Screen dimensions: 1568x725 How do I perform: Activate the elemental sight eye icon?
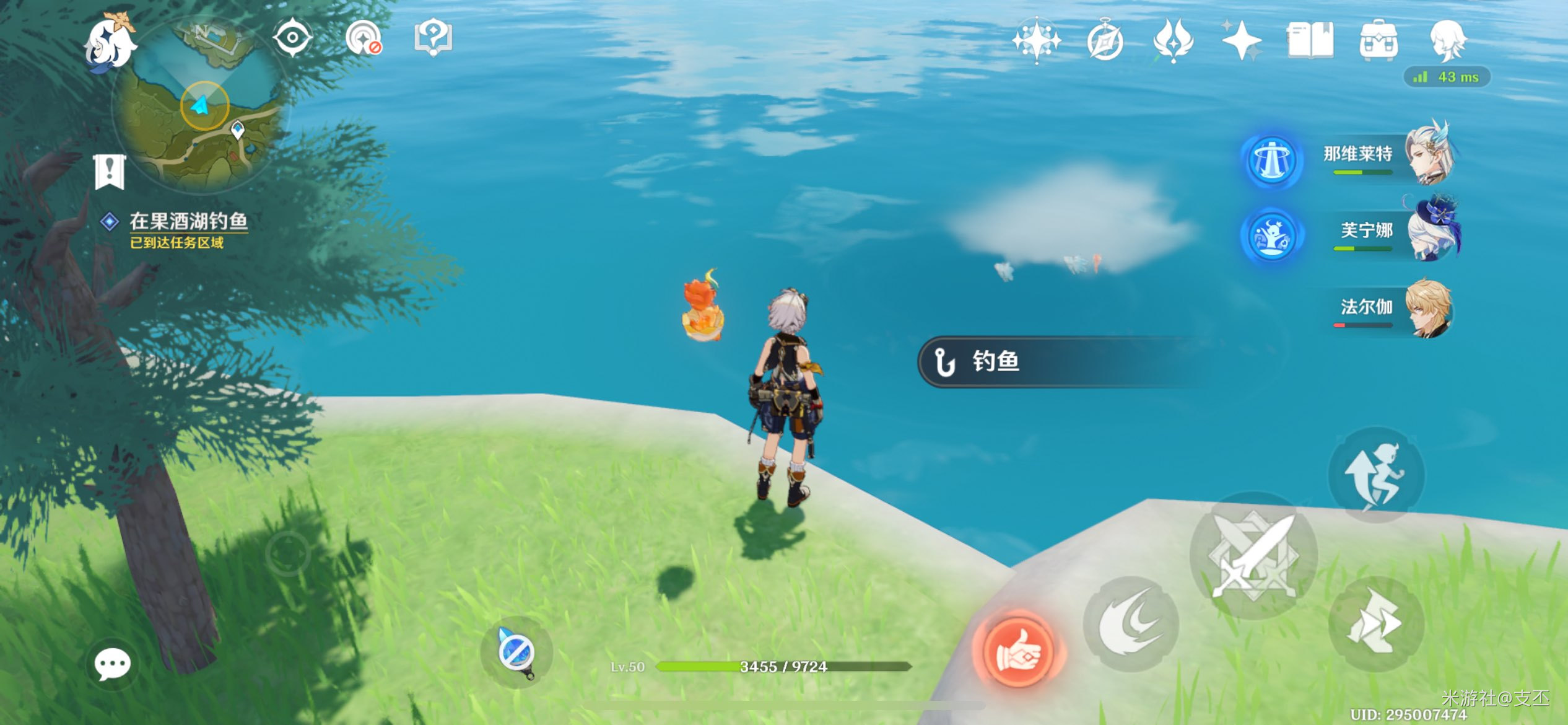point(292,38)
